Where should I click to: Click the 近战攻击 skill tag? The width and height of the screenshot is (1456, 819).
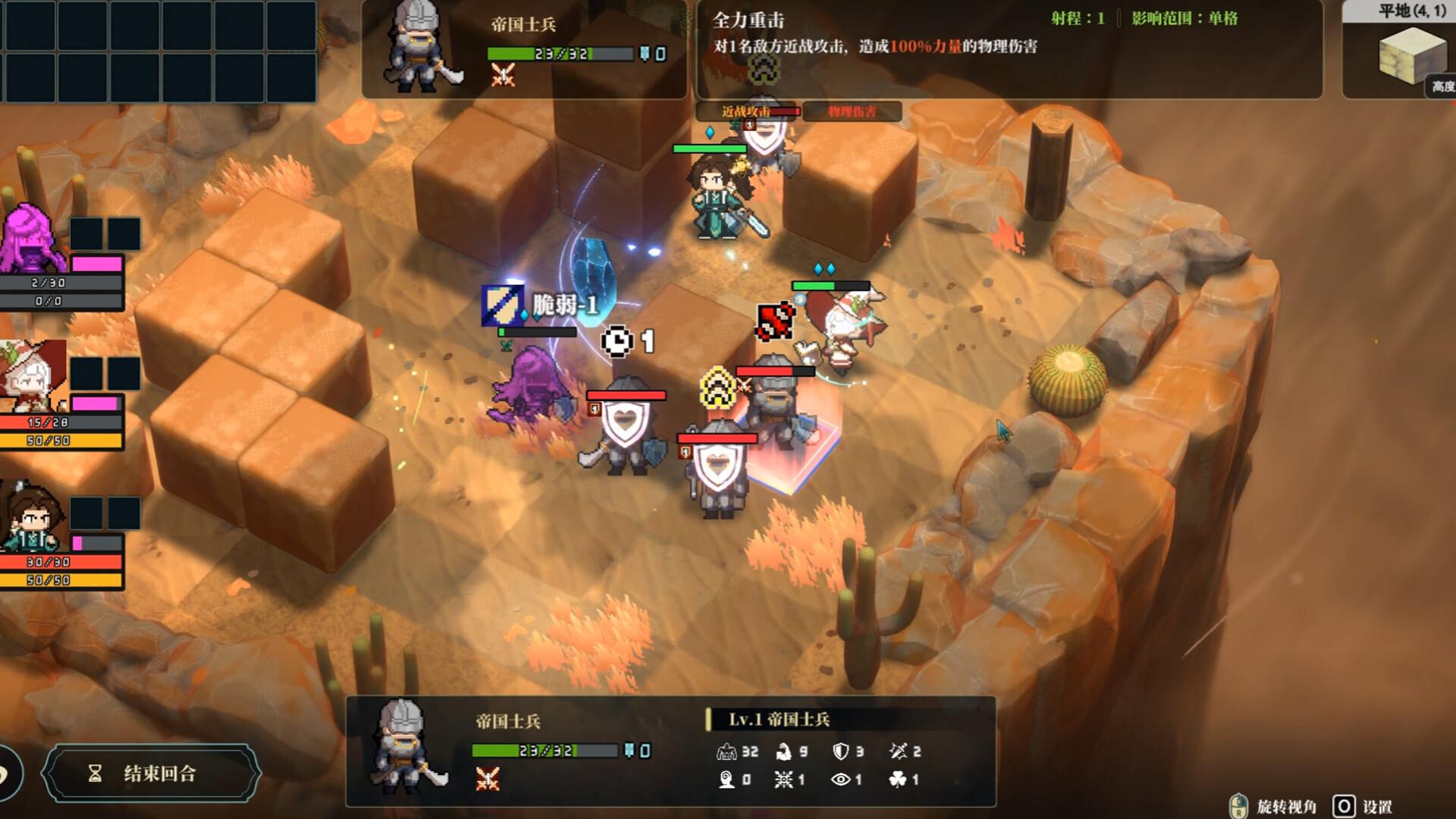pyautogui.click(x=747, y=111)
